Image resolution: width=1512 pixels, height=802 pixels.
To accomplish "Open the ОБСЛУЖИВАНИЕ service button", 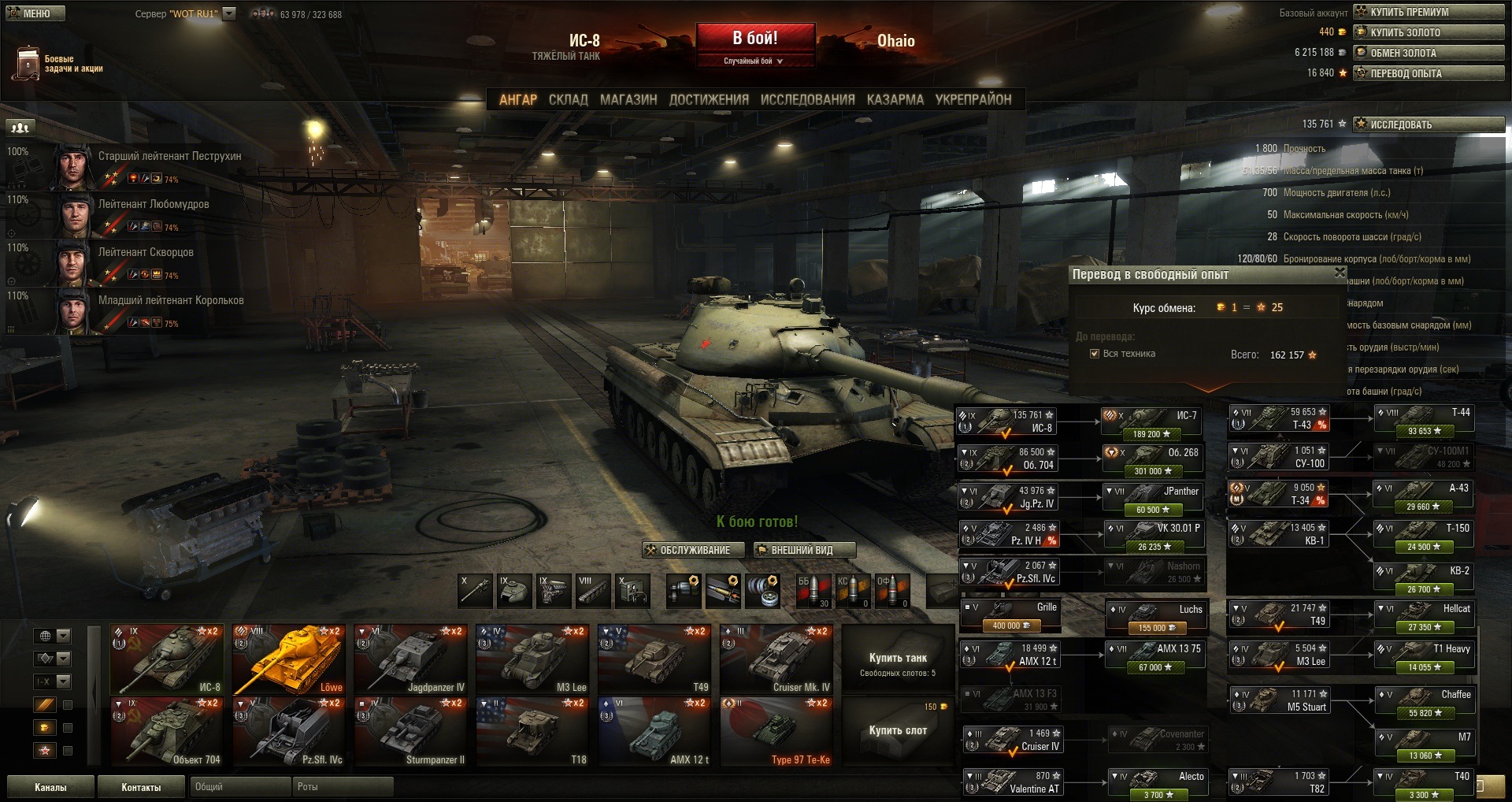I will click(694, 550).
